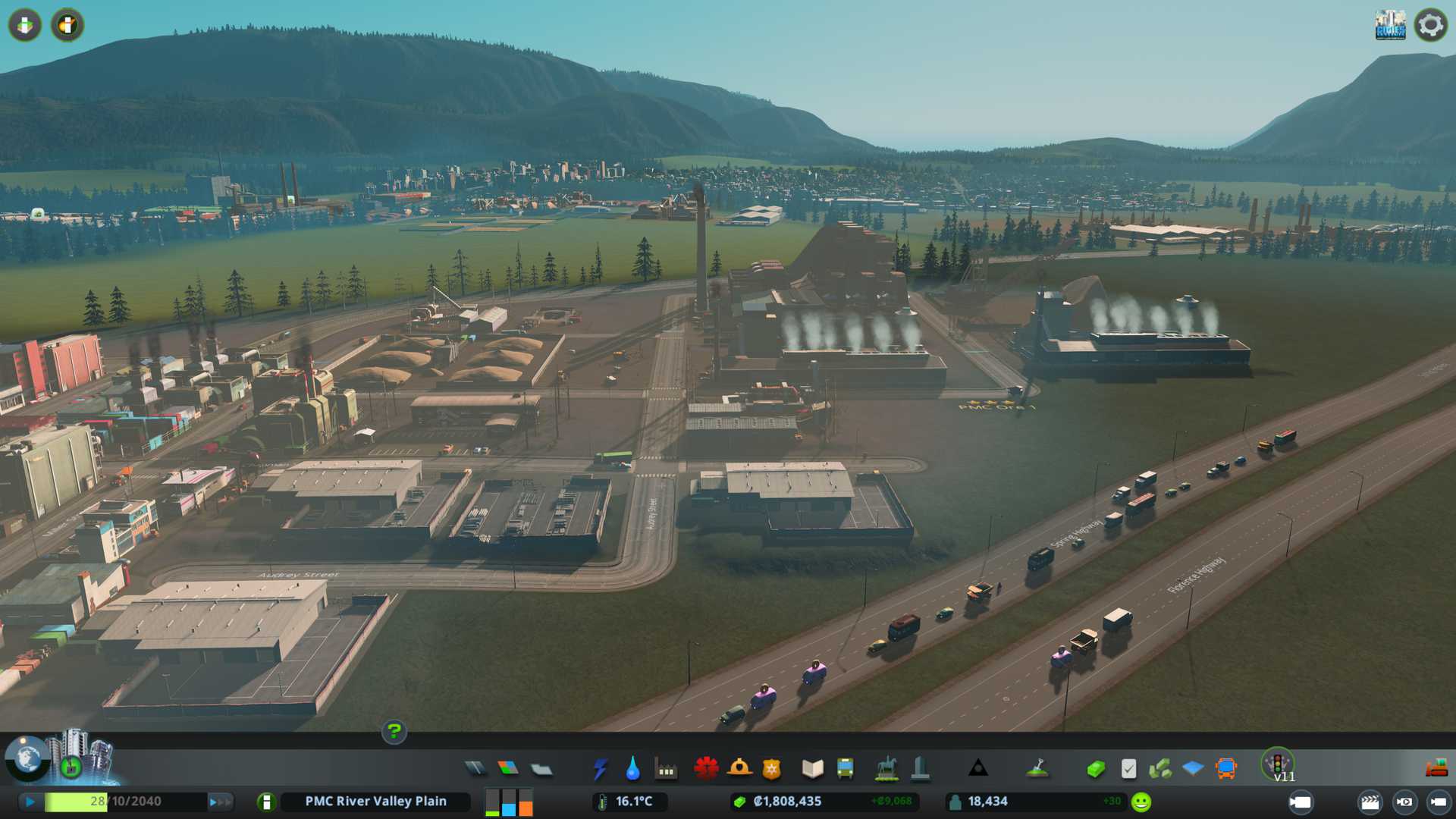Open the Districts tool

tap(541, 770)
